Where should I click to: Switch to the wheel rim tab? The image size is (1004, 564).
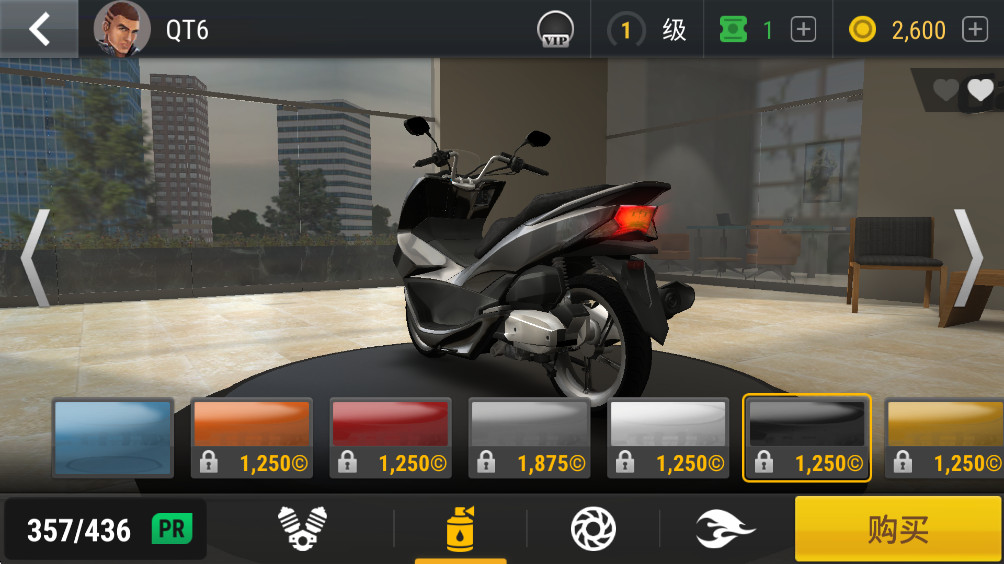pos(592,528)
